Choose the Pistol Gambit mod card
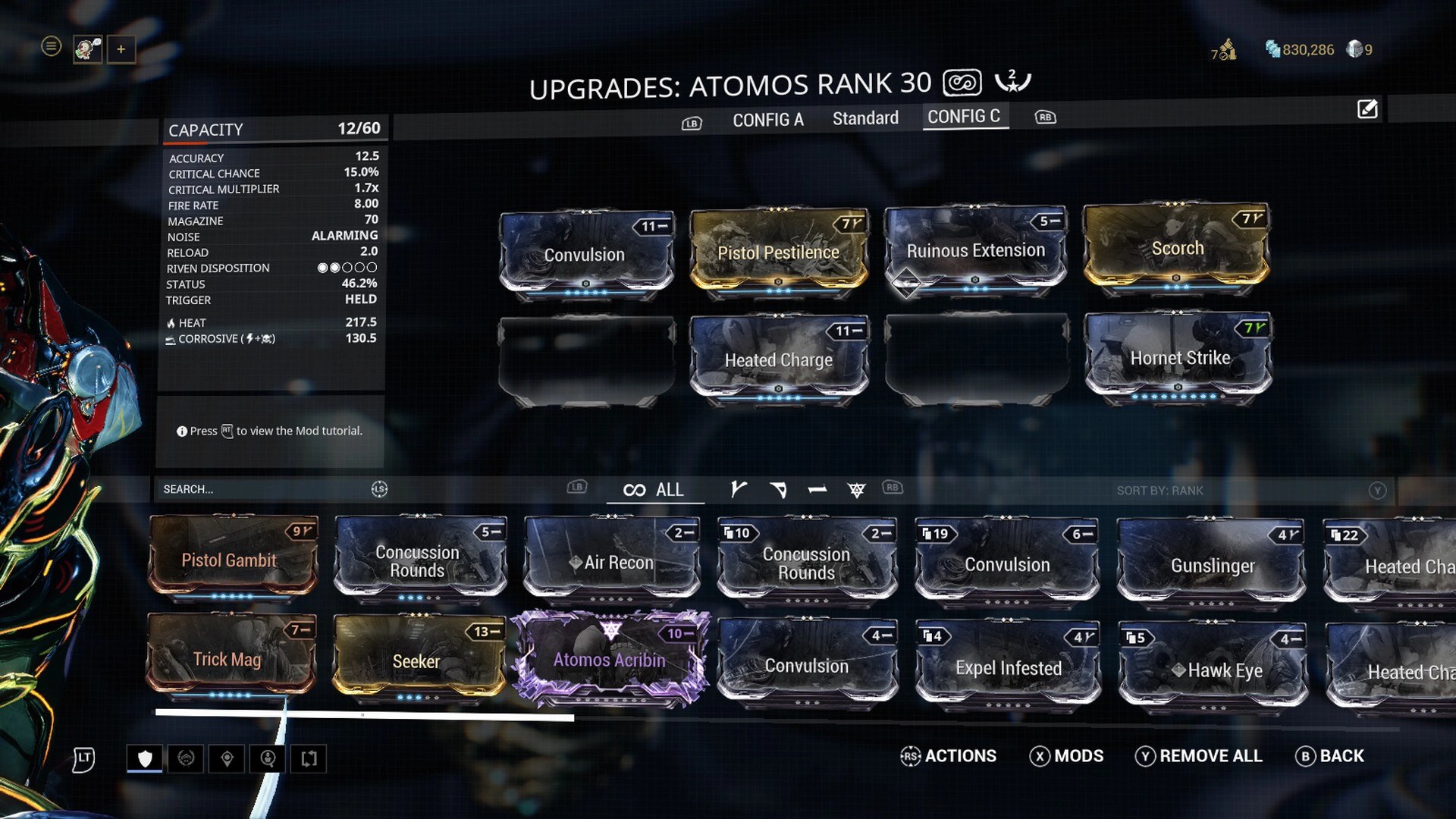1456x819 pixels. pos(230,560)
